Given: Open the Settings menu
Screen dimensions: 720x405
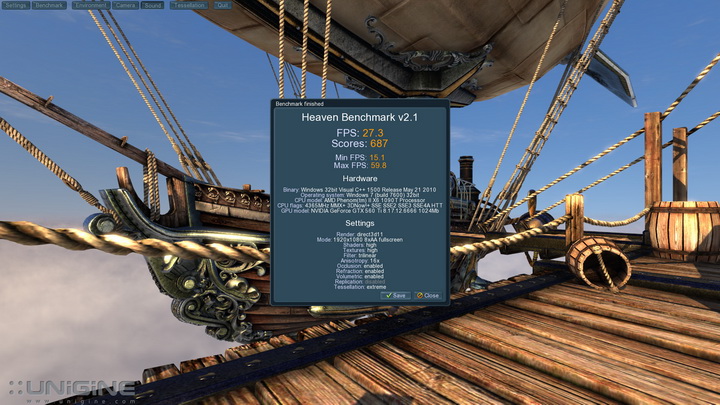Looking at the screenshot, I should click(16, 5).
